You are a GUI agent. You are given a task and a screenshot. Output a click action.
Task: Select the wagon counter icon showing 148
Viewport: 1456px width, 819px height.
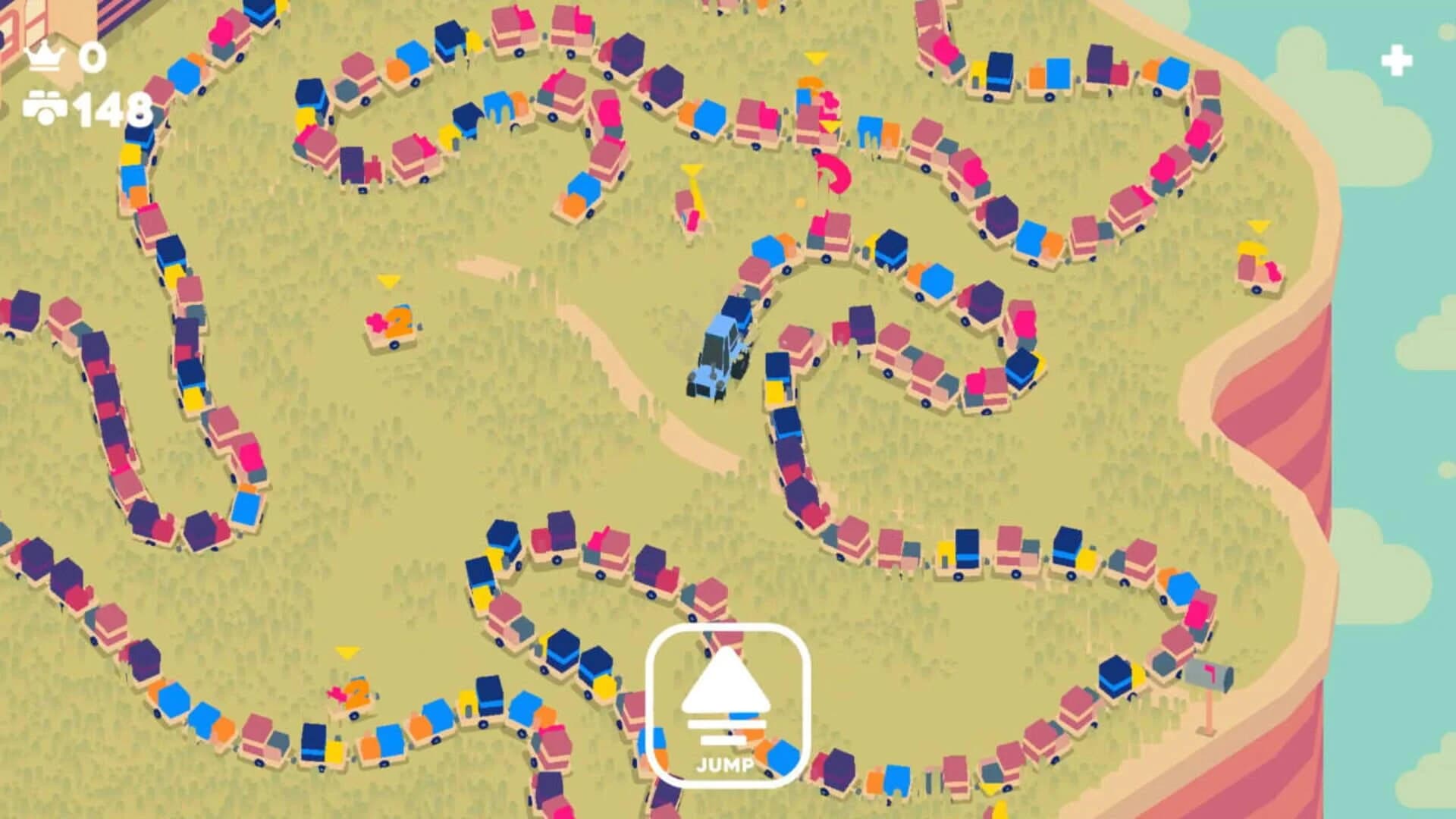point(45,106)
